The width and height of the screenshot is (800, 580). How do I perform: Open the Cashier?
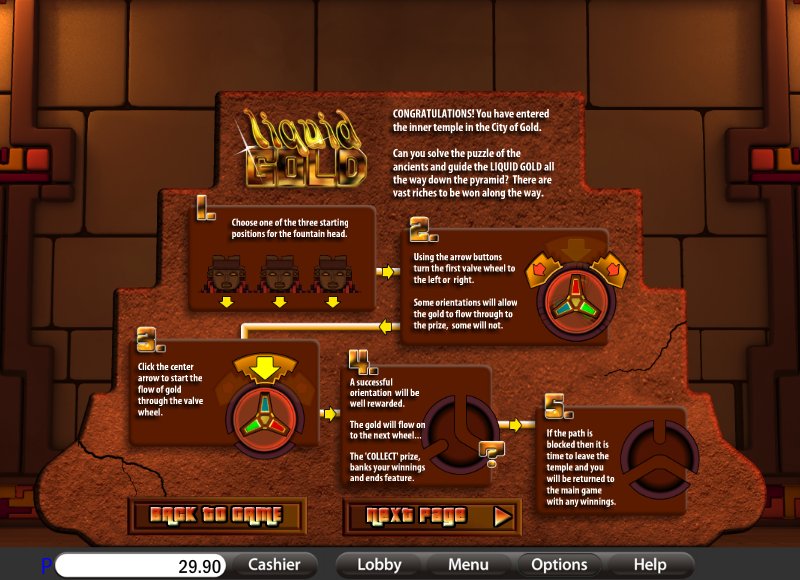[274, 565]
